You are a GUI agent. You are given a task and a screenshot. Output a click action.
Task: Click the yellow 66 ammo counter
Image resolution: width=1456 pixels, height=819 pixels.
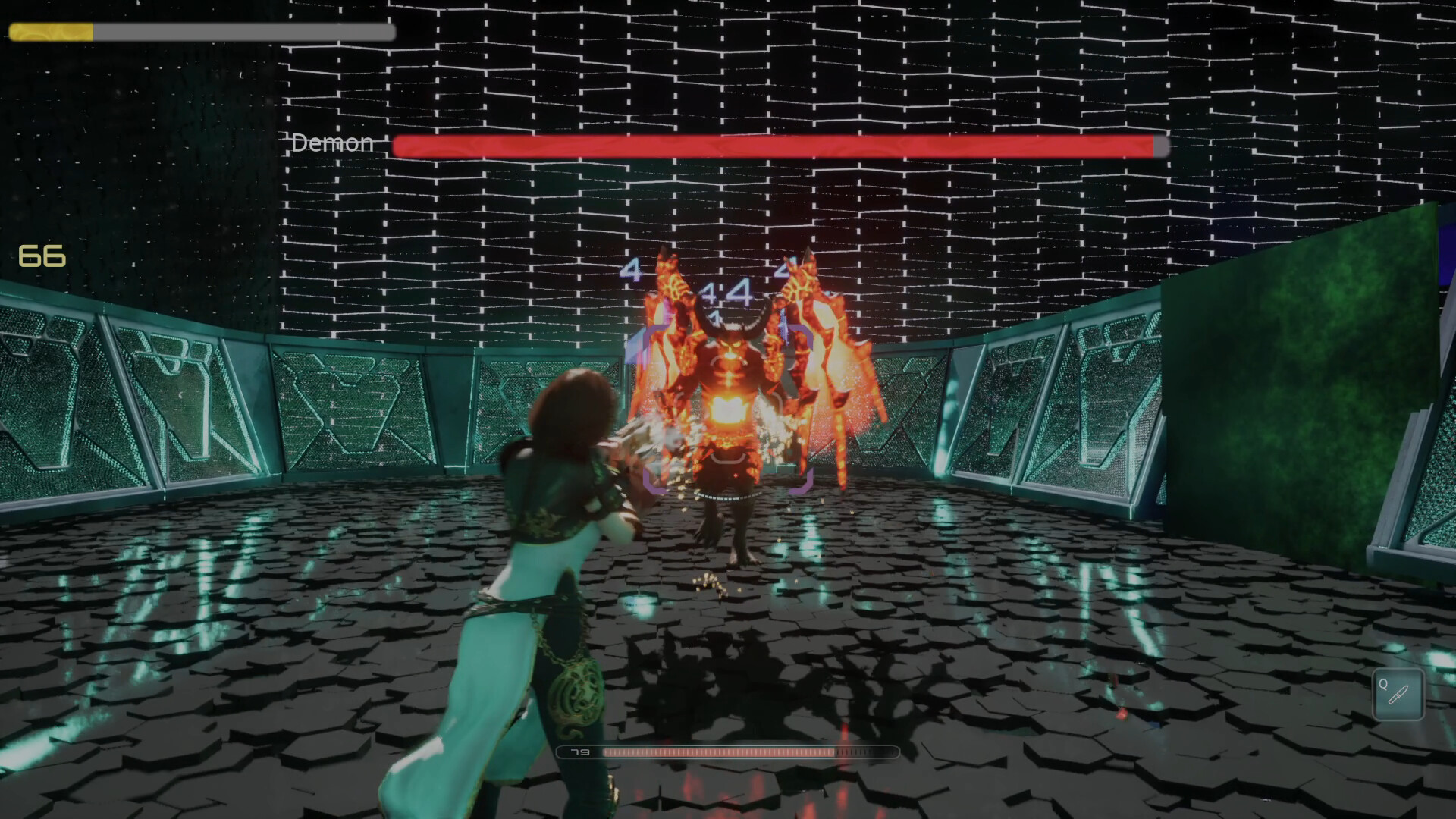coord(42,256)
